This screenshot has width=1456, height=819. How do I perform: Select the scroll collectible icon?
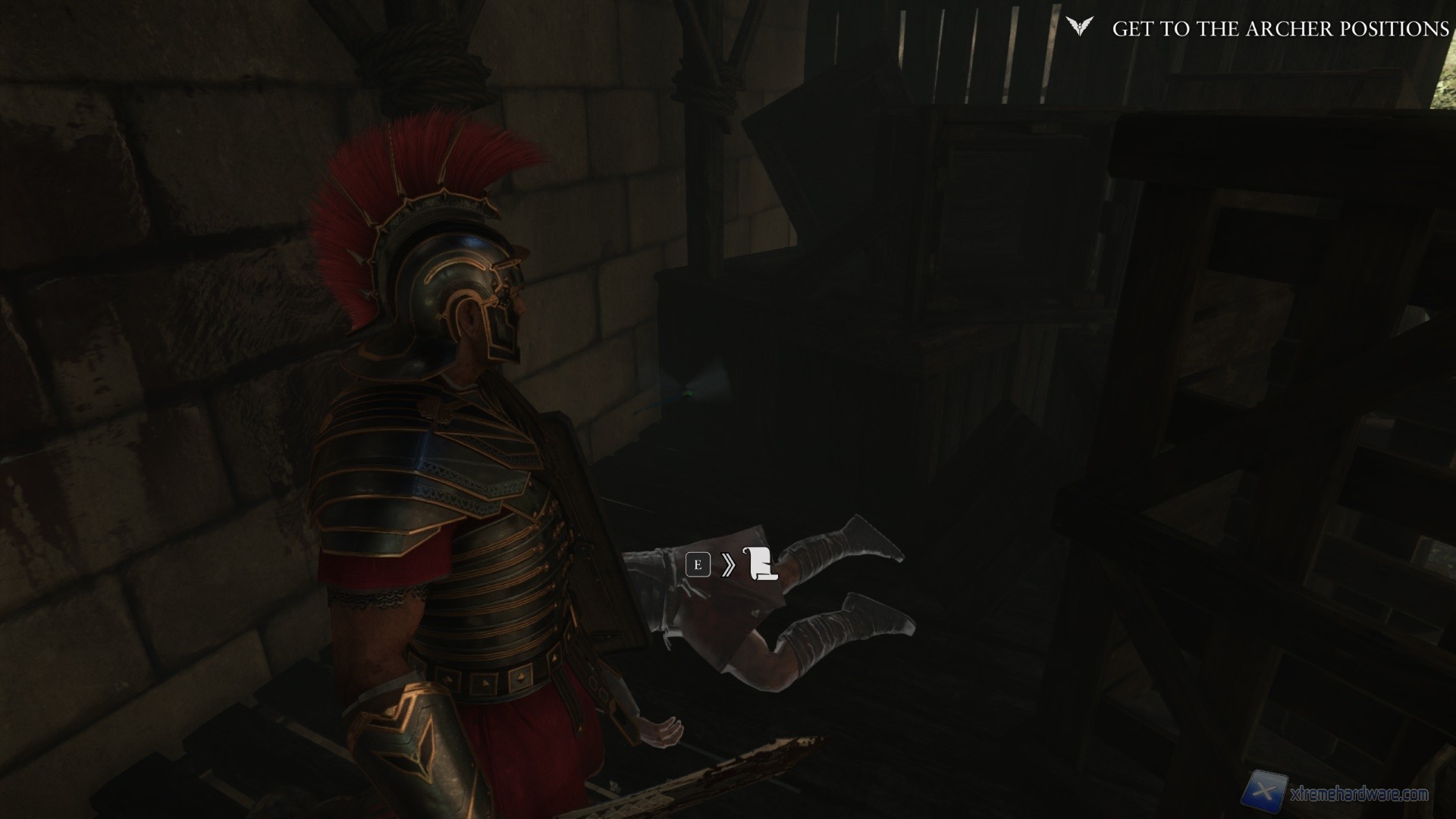(762, 564)
